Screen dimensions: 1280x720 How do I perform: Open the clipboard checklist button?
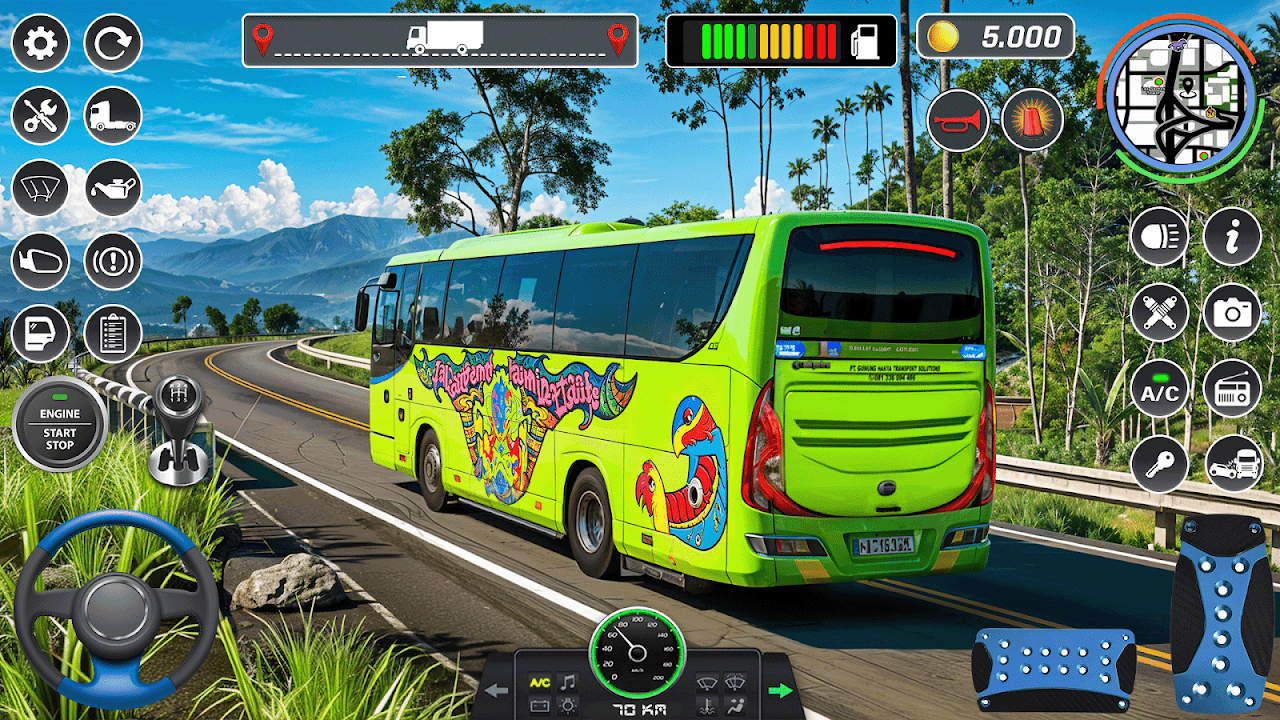coord(113,333)
